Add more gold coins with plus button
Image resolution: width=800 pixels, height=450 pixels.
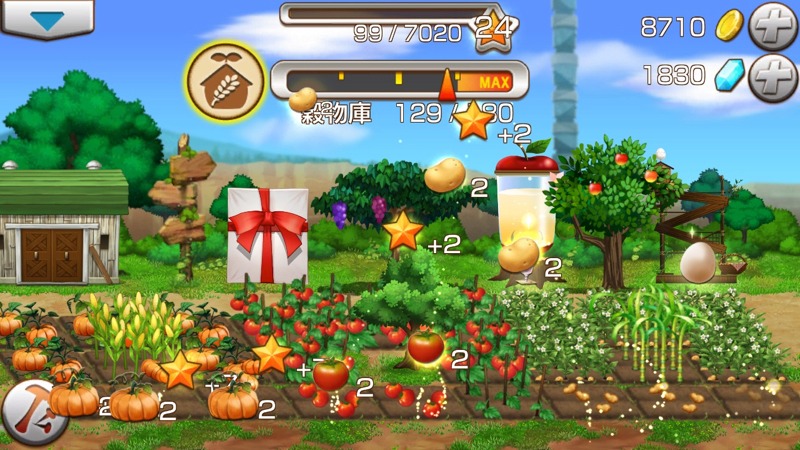(x=775, y=25)
